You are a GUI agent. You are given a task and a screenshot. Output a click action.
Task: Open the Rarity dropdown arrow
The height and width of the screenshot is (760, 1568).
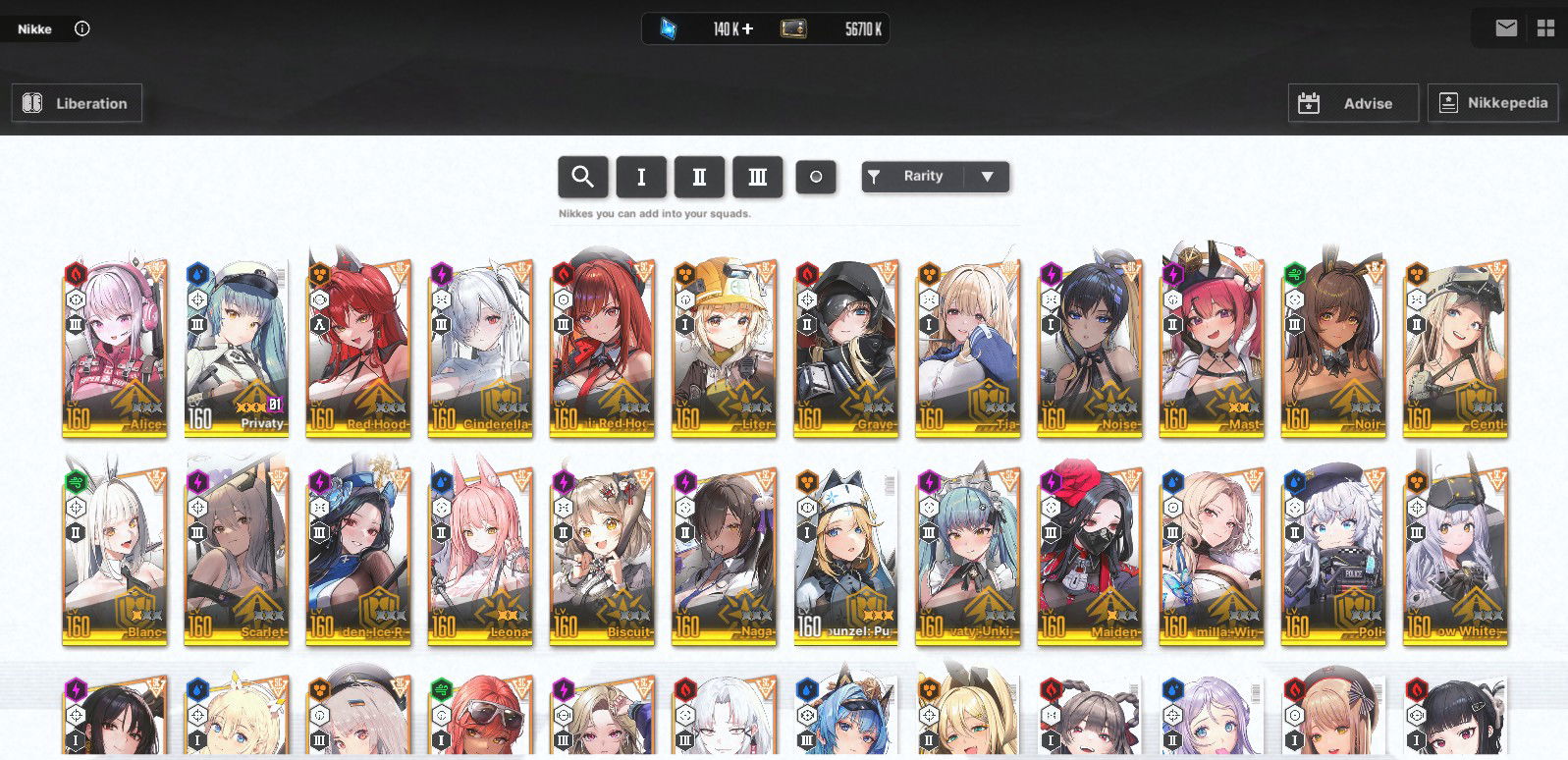[x=988, y=177]
